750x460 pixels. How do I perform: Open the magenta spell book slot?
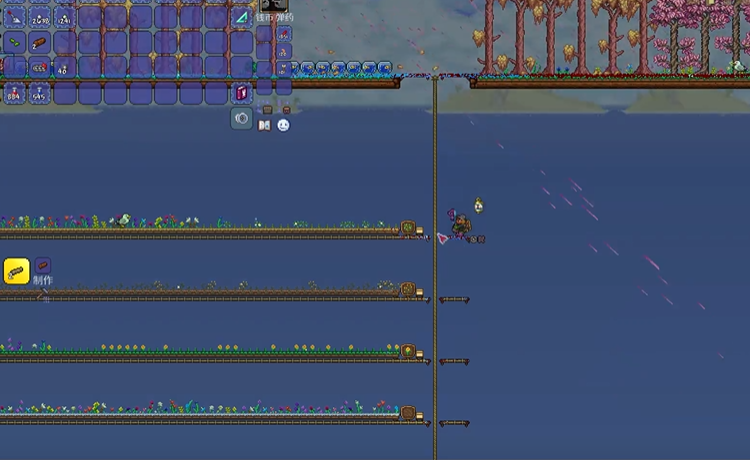[x=242, y=93]
